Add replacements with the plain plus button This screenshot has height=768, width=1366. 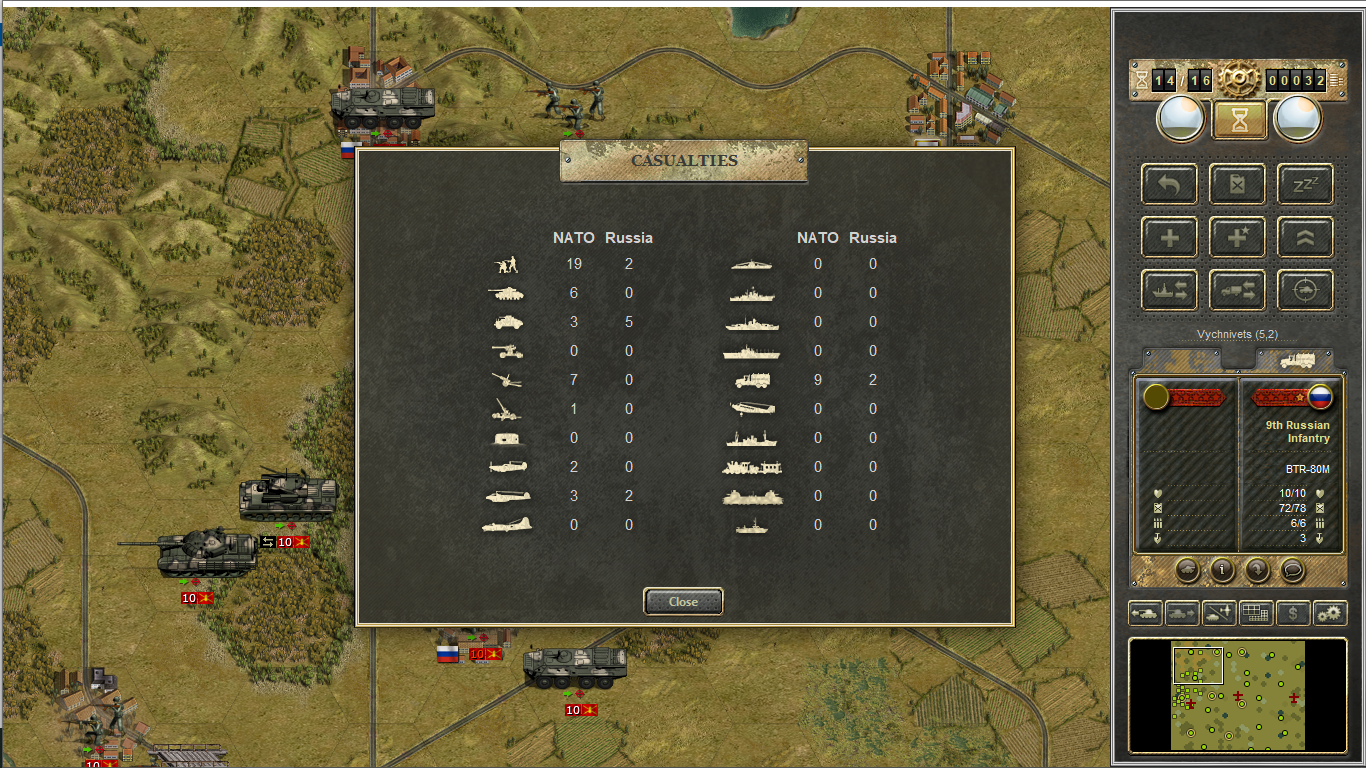(1169, 237)
